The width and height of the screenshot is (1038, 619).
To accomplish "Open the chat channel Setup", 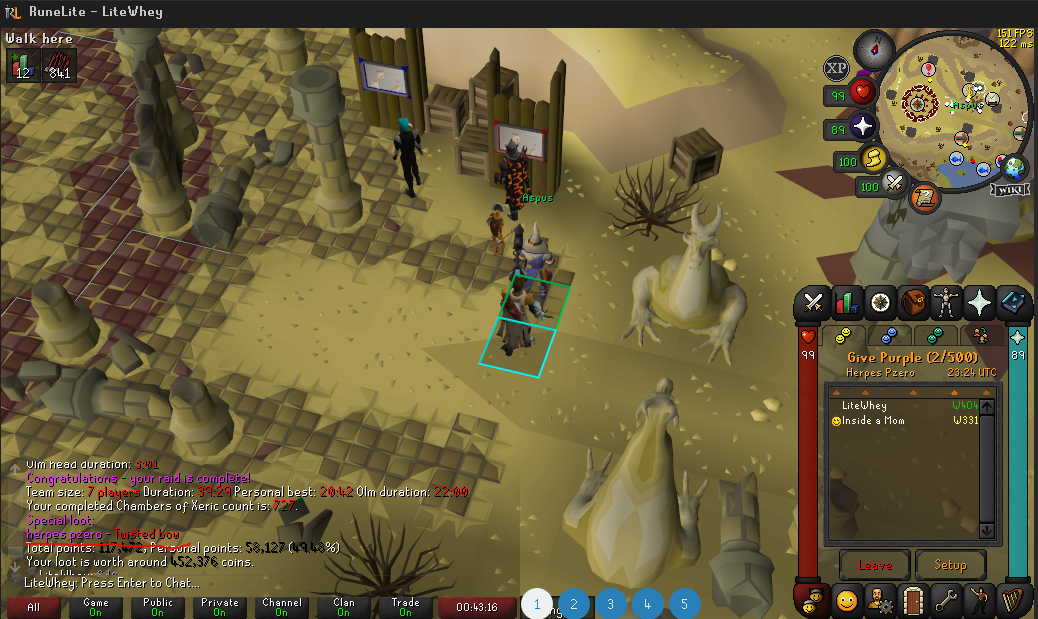I will coord(950,565).
